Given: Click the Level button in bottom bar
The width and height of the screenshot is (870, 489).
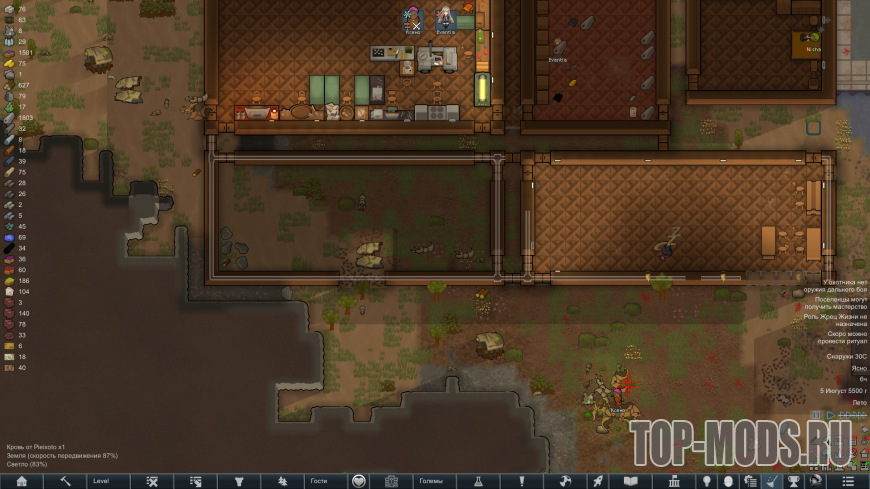Looking at the screenshot, I should pos(109,481).
